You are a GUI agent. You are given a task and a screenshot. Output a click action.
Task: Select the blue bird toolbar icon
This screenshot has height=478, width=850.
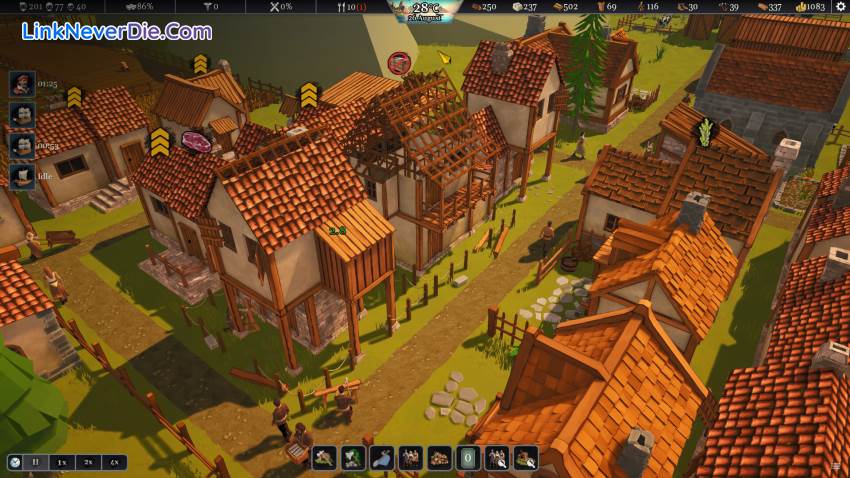click(x=381, y=459)
